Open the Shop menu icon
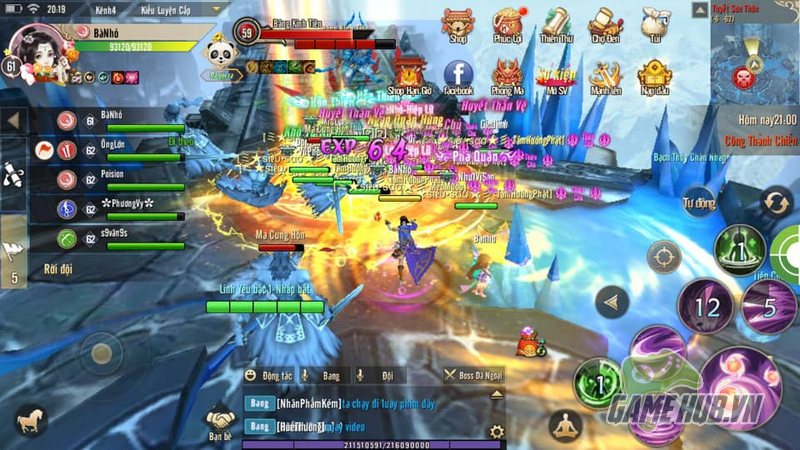The image size is (800, 450). (458, 24)
